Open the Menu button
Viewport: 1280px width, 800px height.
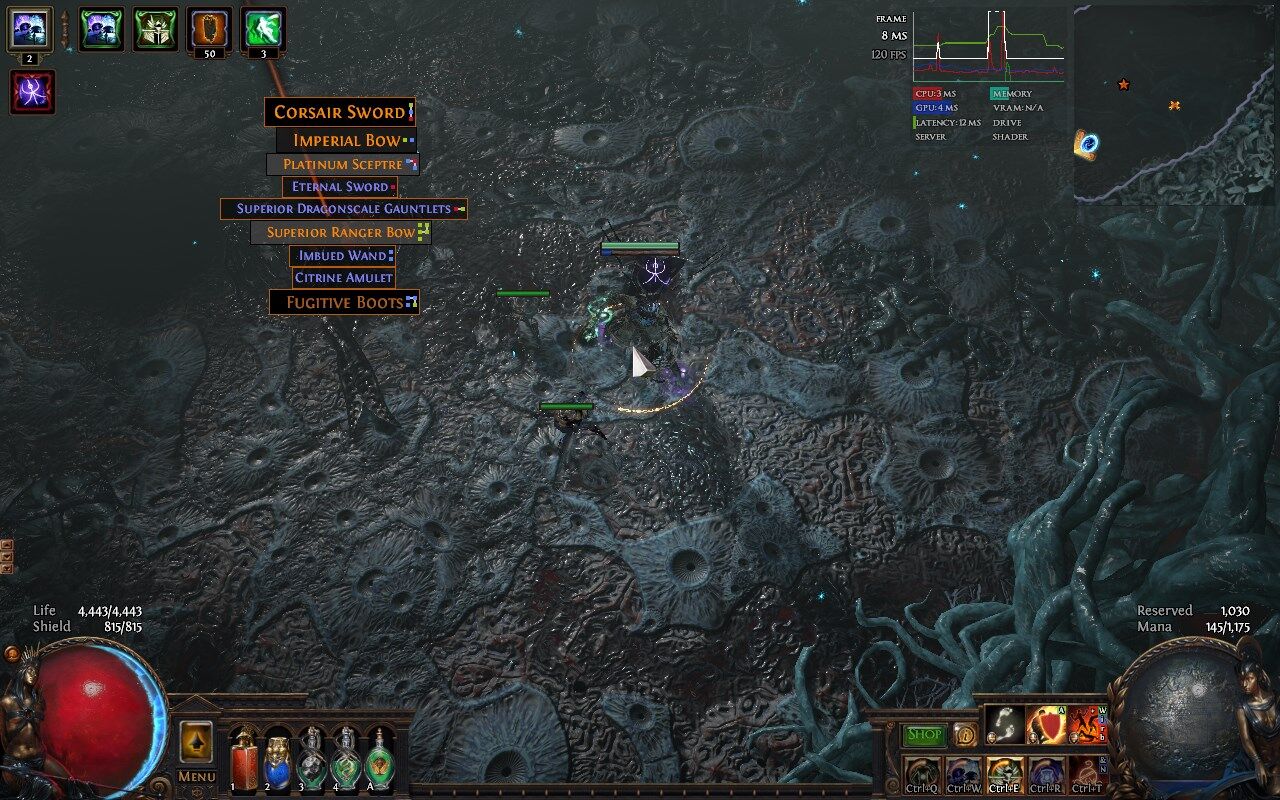[x=196, y=776]
